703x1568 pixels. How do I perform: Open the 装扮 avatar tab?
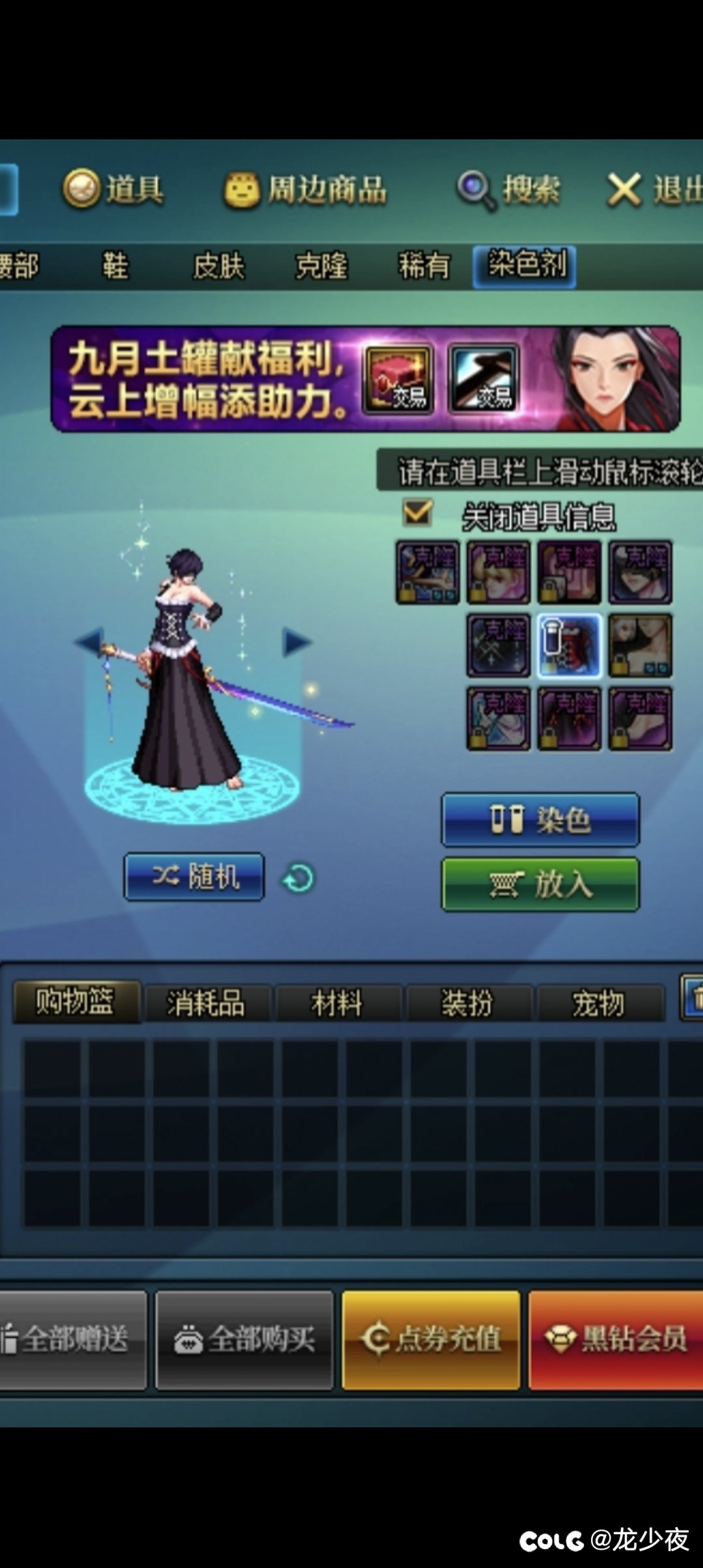coord(468,1003)
